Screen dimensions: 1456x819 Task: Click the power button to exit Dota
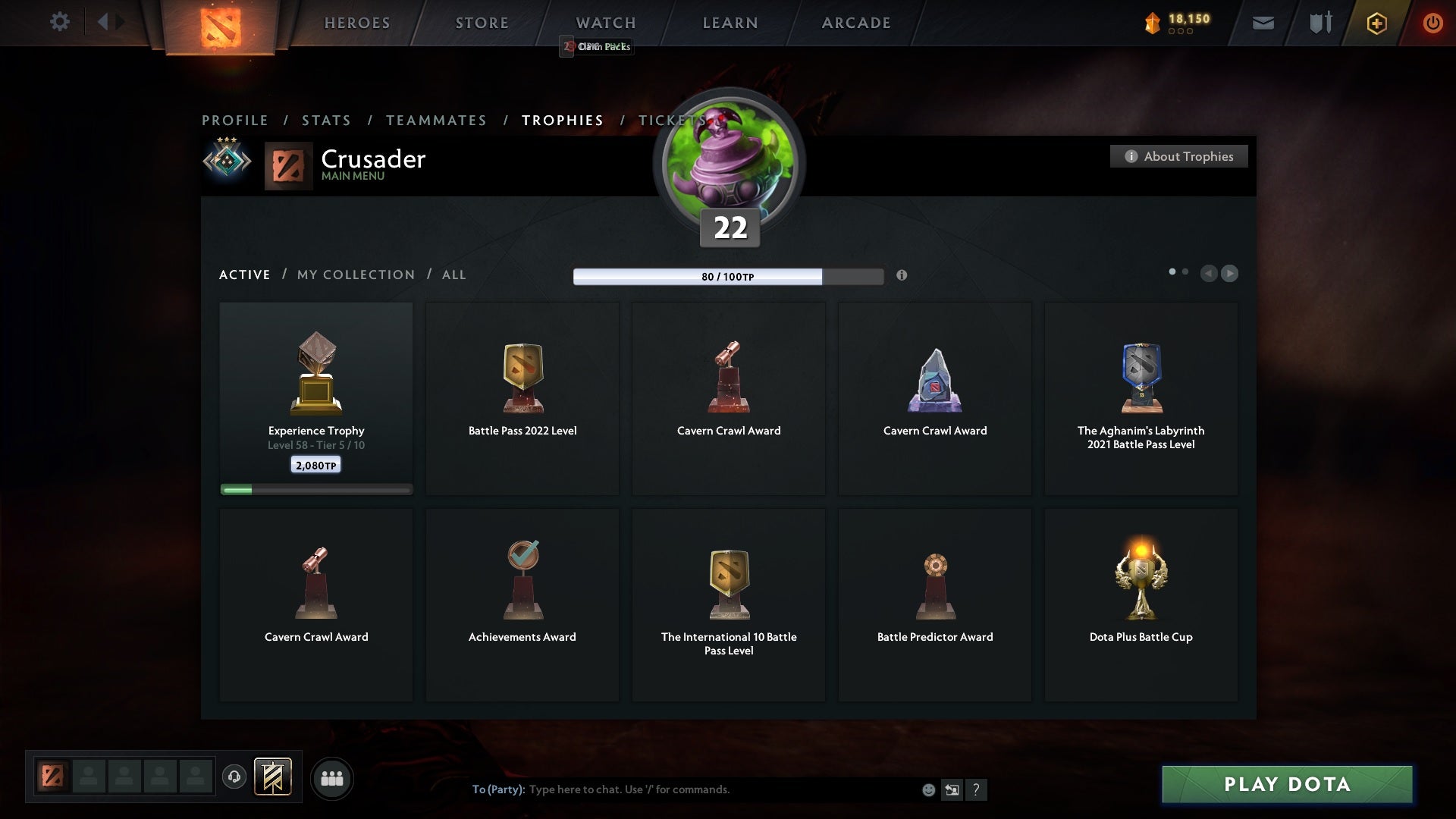[1432, 23]
